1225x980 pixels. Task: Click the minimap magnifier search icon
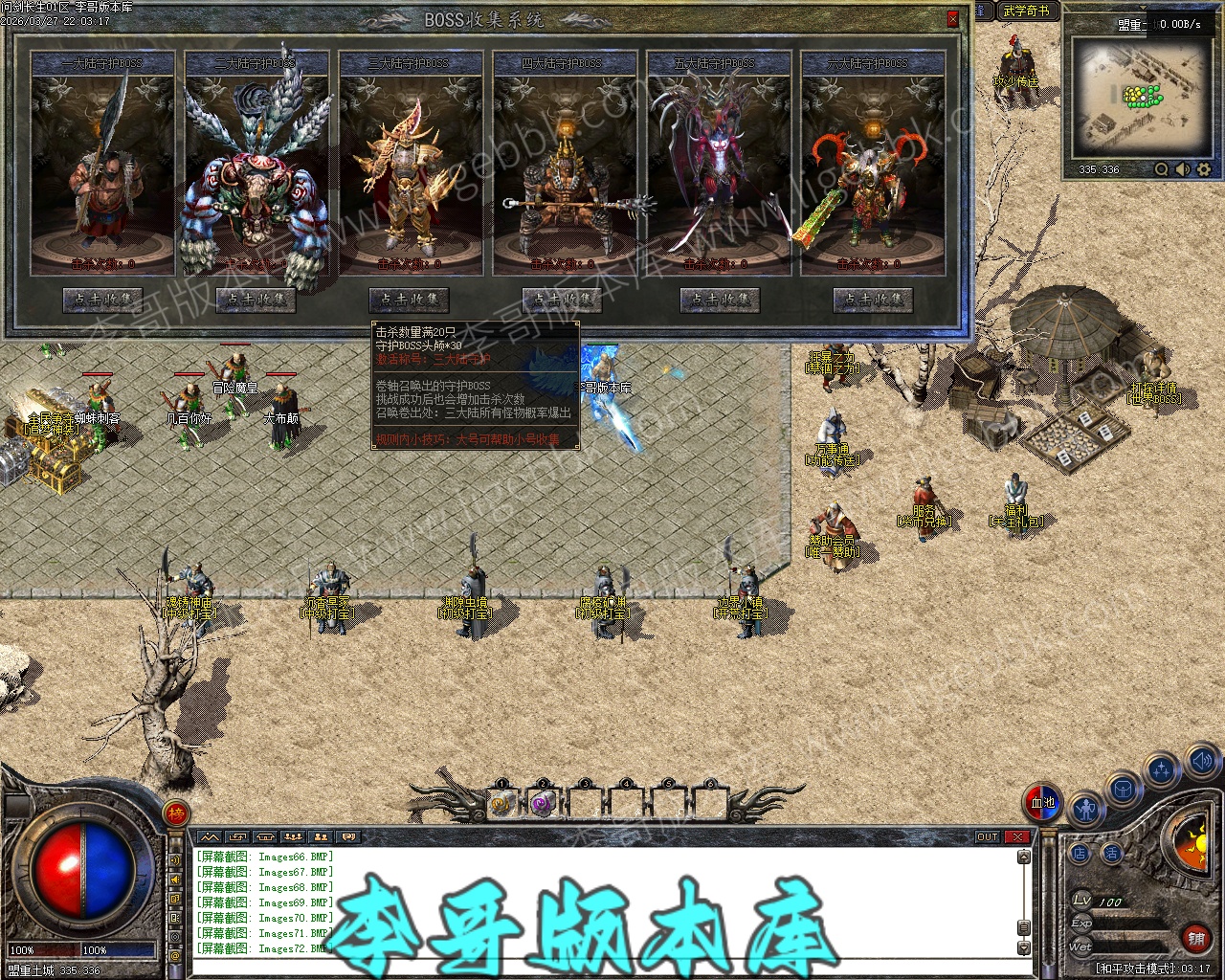click(x=1162, y=169)
